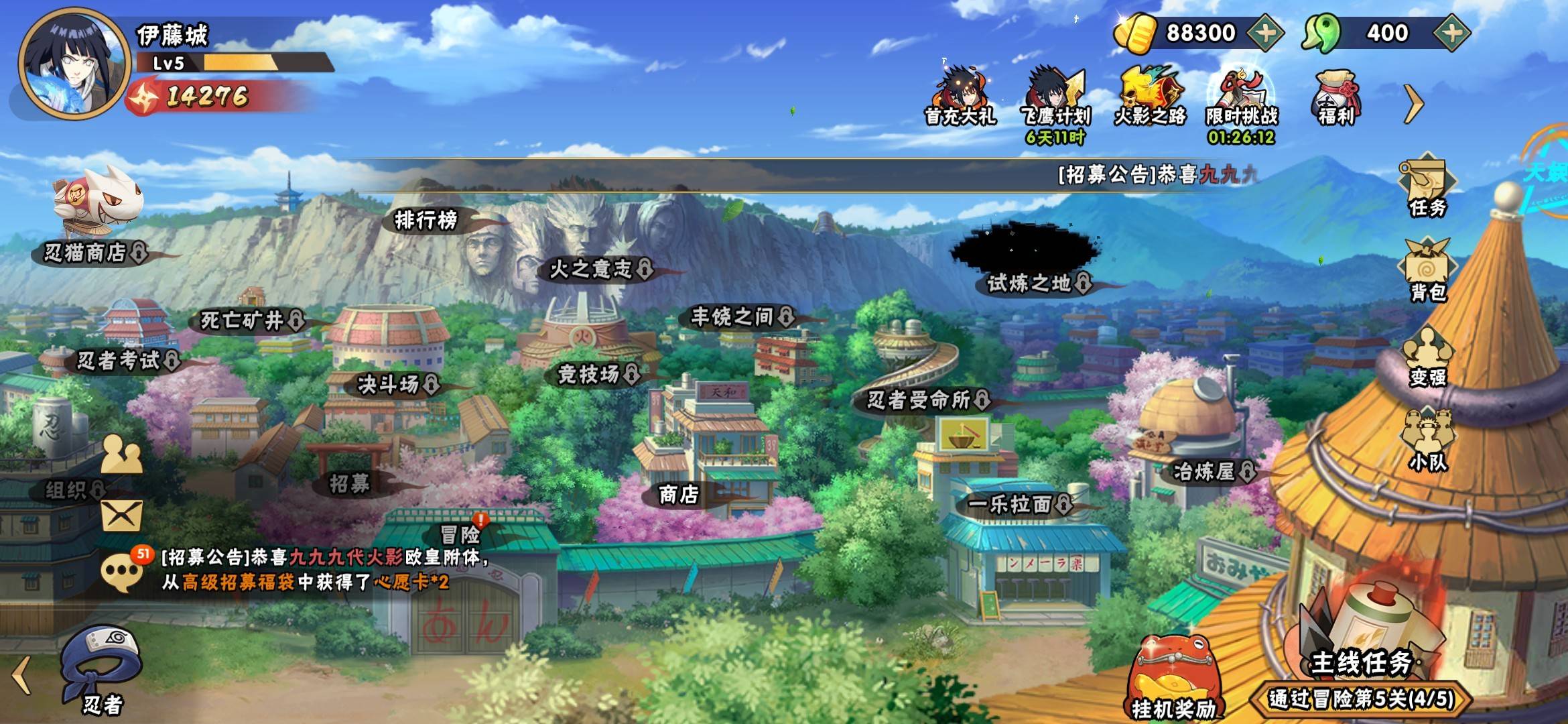
Task: Enter the 招募 recruitment building
Action: pyautogui.click(x=350, y=483)
